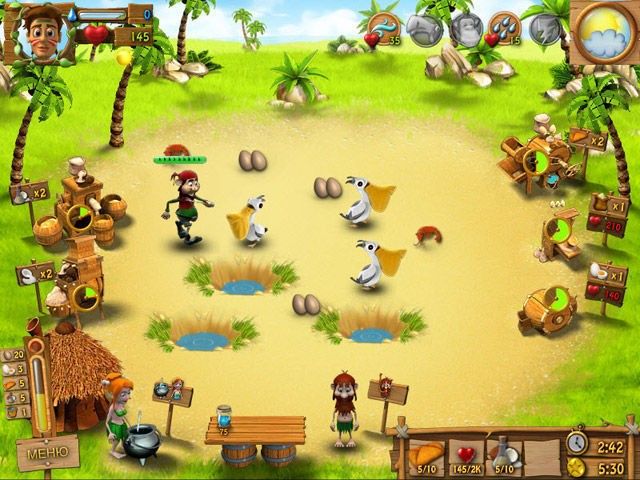Select the greyed-out anvil power icon
Screen dimensions: 640x480
click(x=426, y=28)
